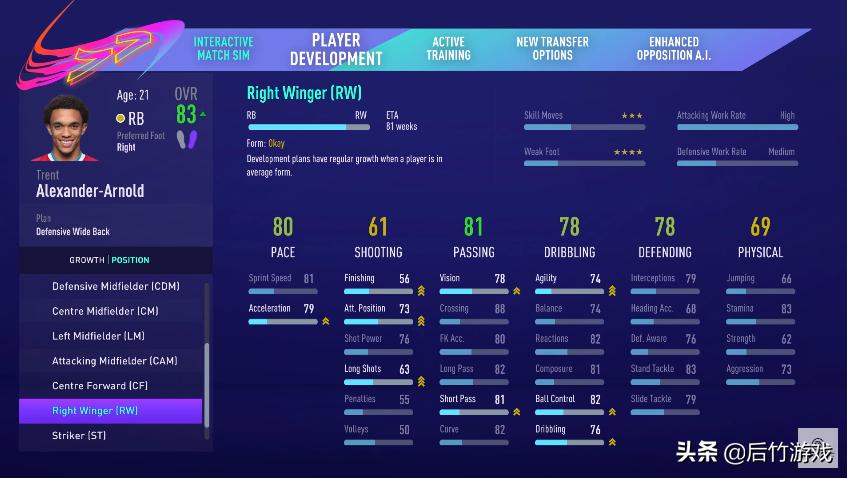Viewport: 847px width, 478px height.
Task: Select Defensive Midfielder (CDM) position
Action: pos(115,286)
